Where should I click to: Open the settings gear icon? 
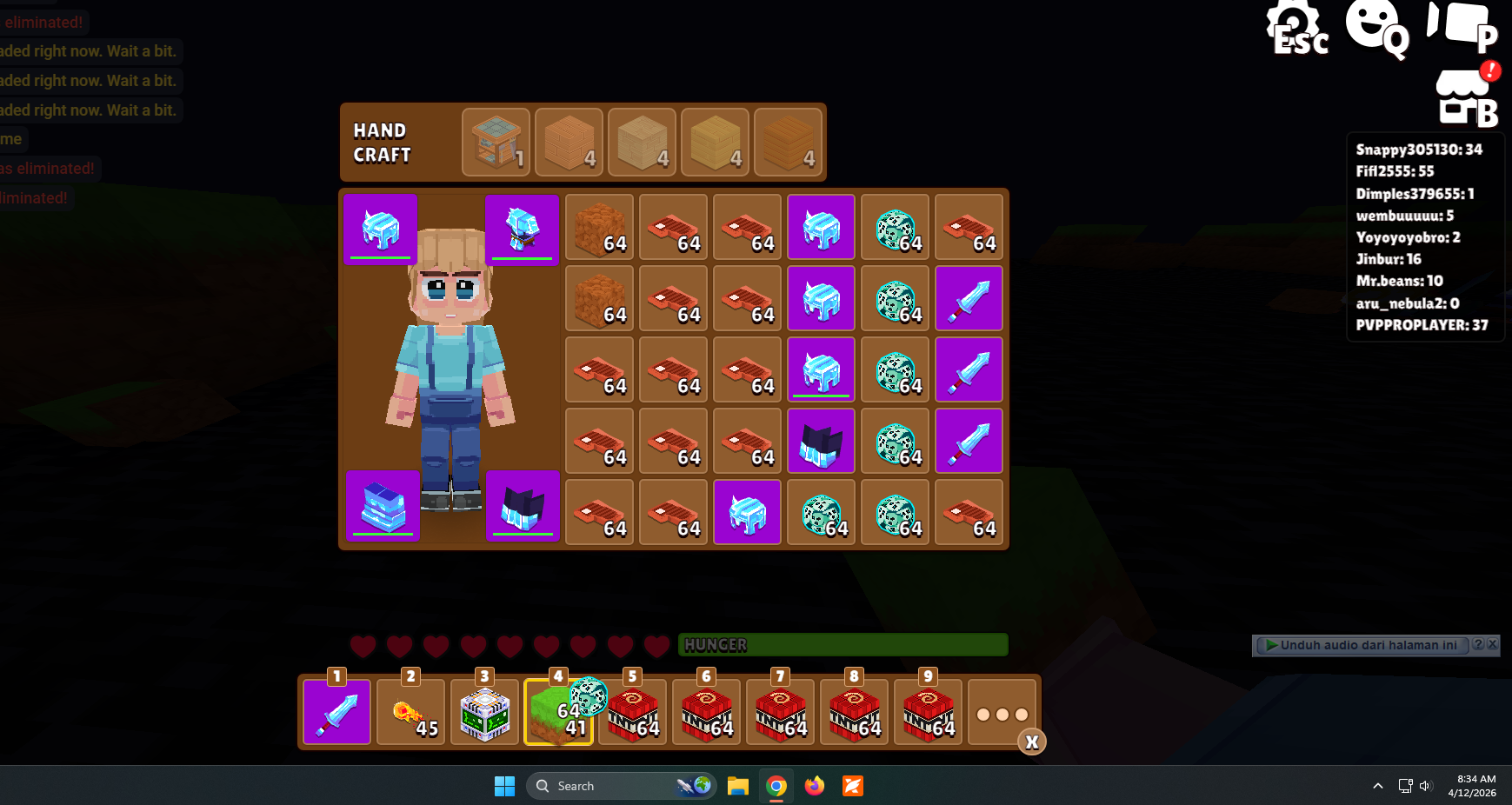coord(1296,29)
